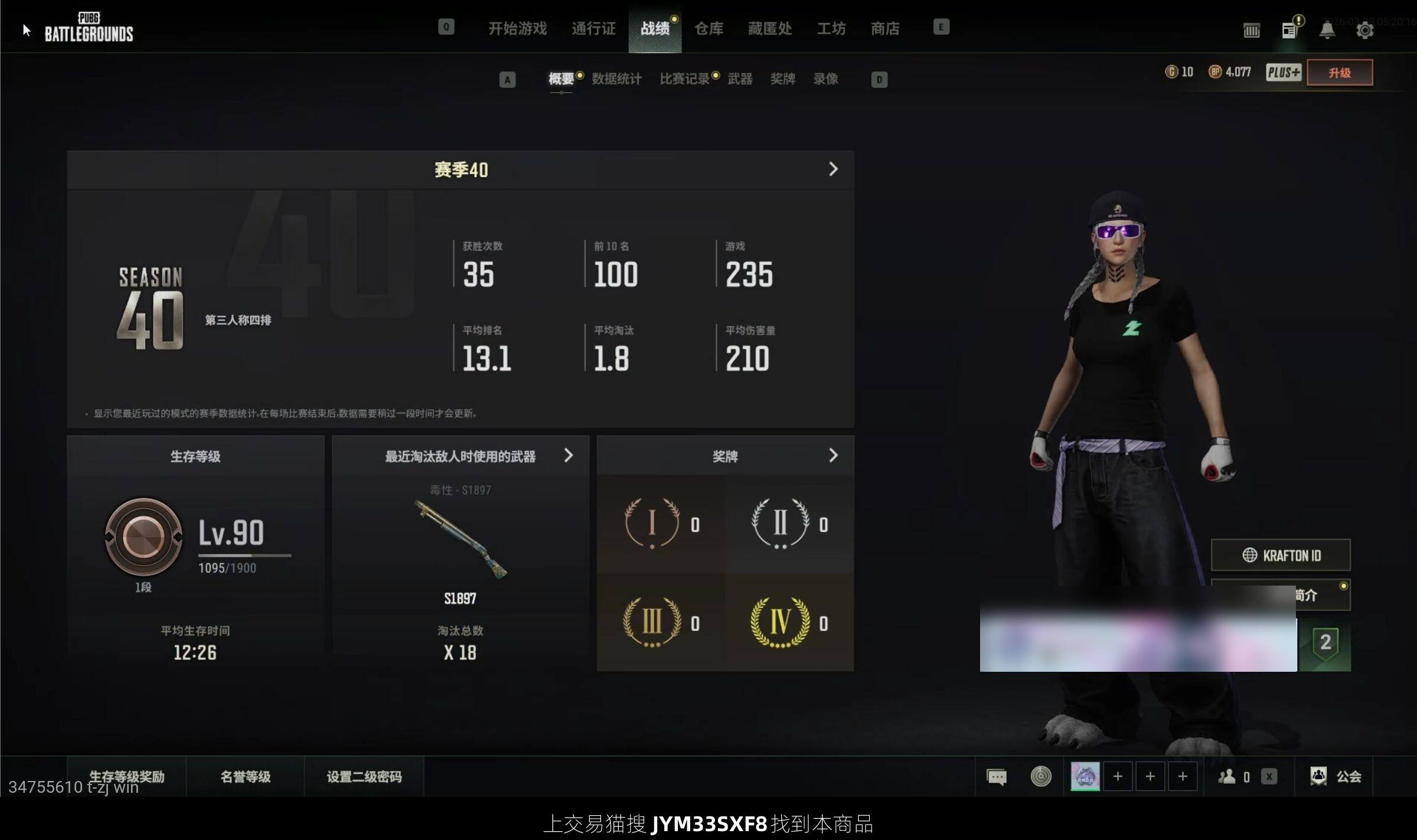Screen dimensions: 1417x840
Task: Select 设置二级密码 button
Action: click(364, 776)
